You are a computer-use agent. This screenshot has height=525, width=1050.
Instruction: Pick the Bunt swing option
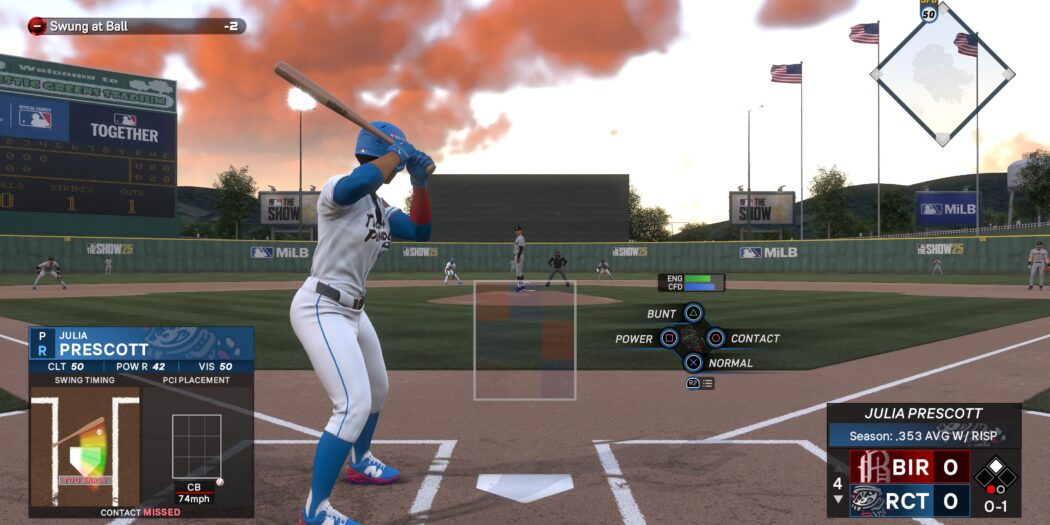pyautogui.click(x=693, y=314)
